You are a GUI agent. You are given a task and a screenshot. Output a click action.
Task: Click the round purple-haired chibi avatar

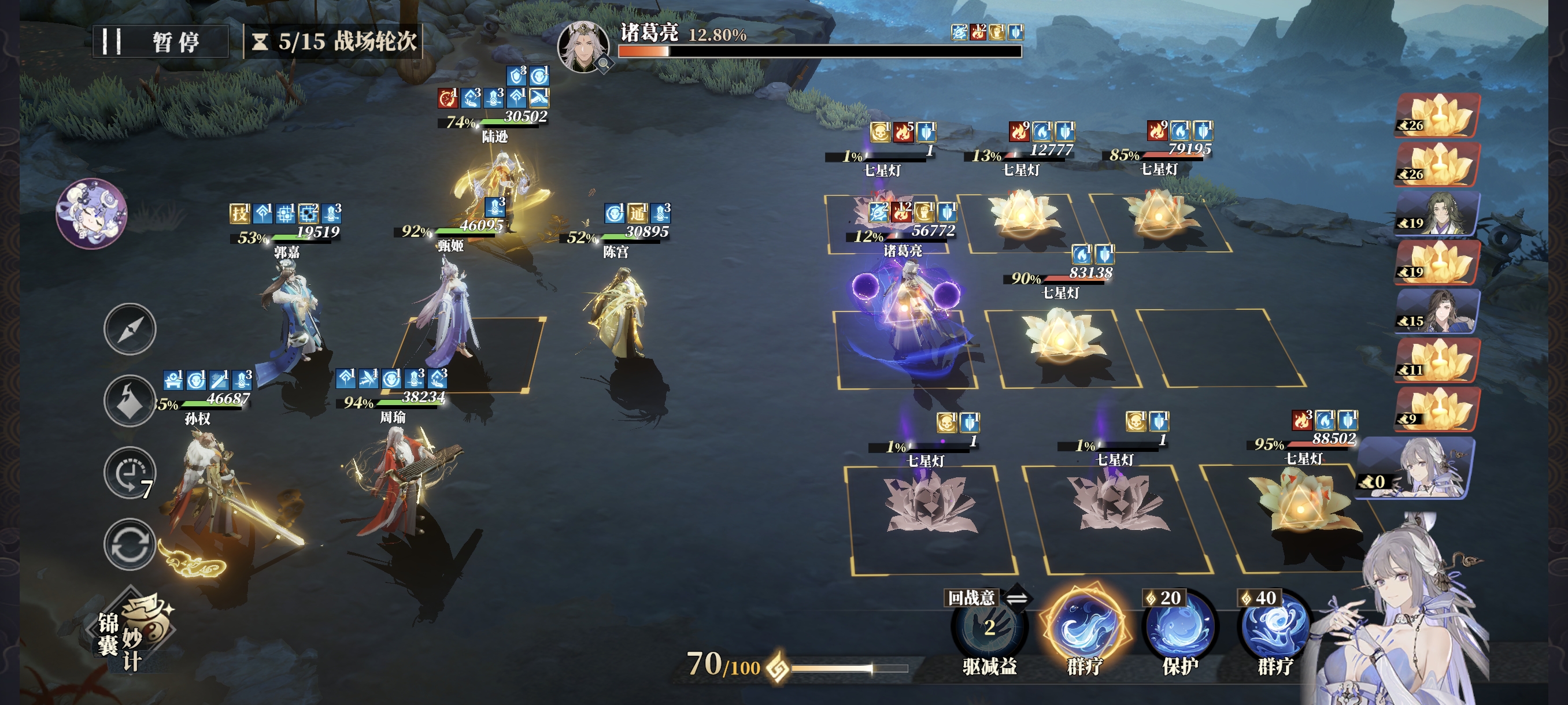coord(91,213)
